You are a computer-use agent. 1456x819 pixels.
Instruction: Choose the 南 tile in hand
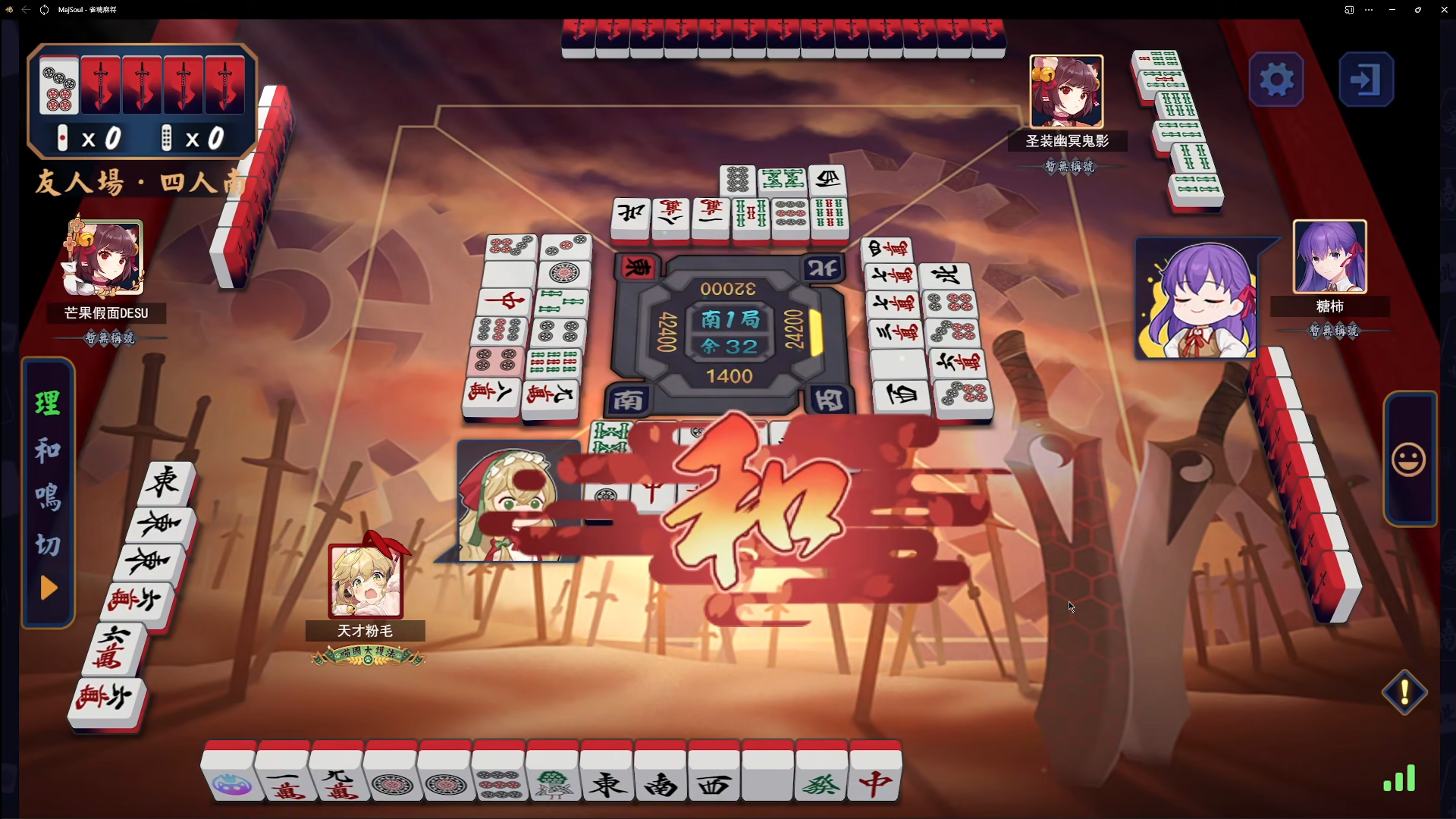pos(661,777)
